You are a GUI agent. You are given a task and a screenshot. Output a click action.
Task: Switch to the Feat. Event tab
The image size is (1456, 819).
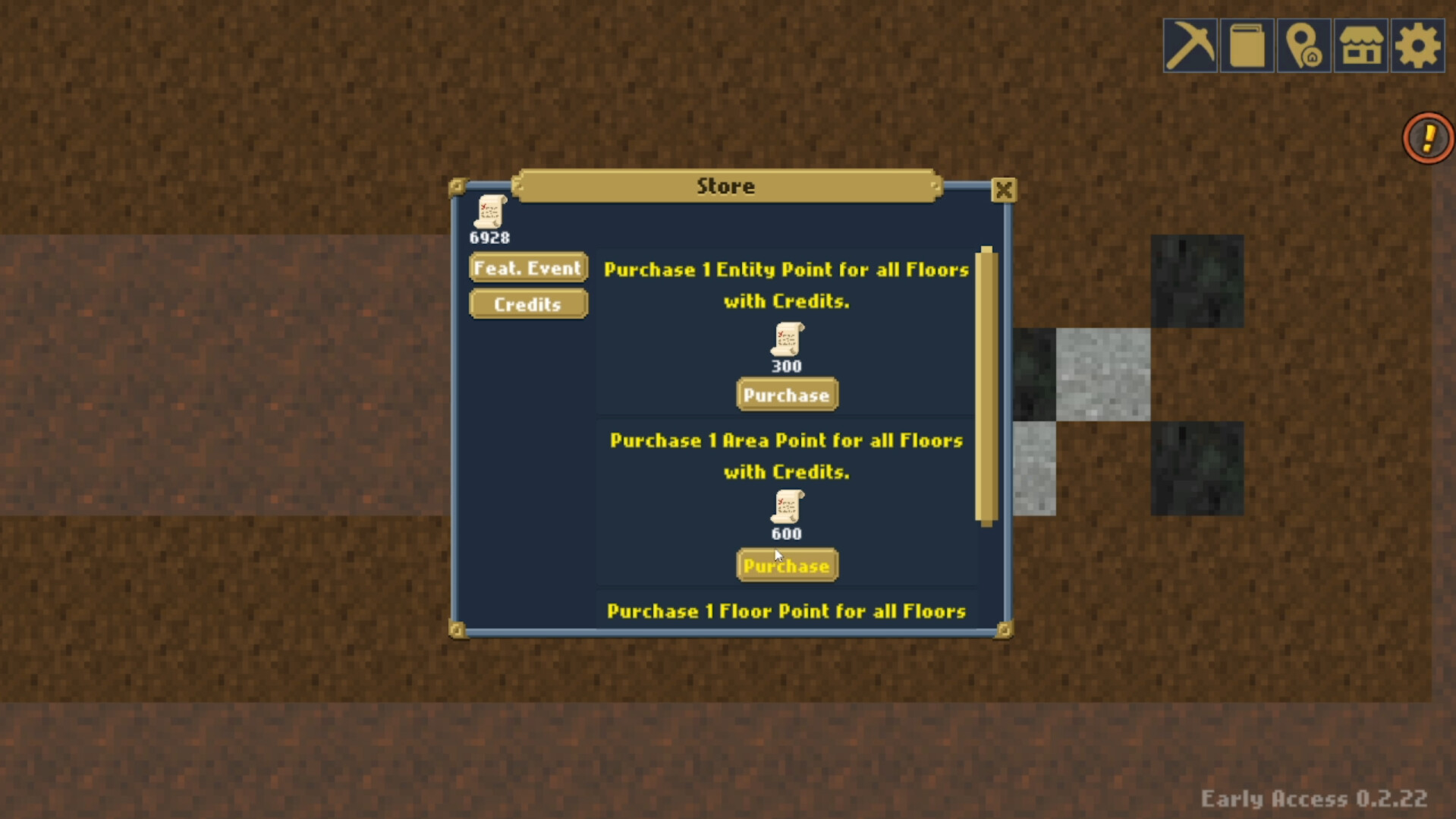527,267
